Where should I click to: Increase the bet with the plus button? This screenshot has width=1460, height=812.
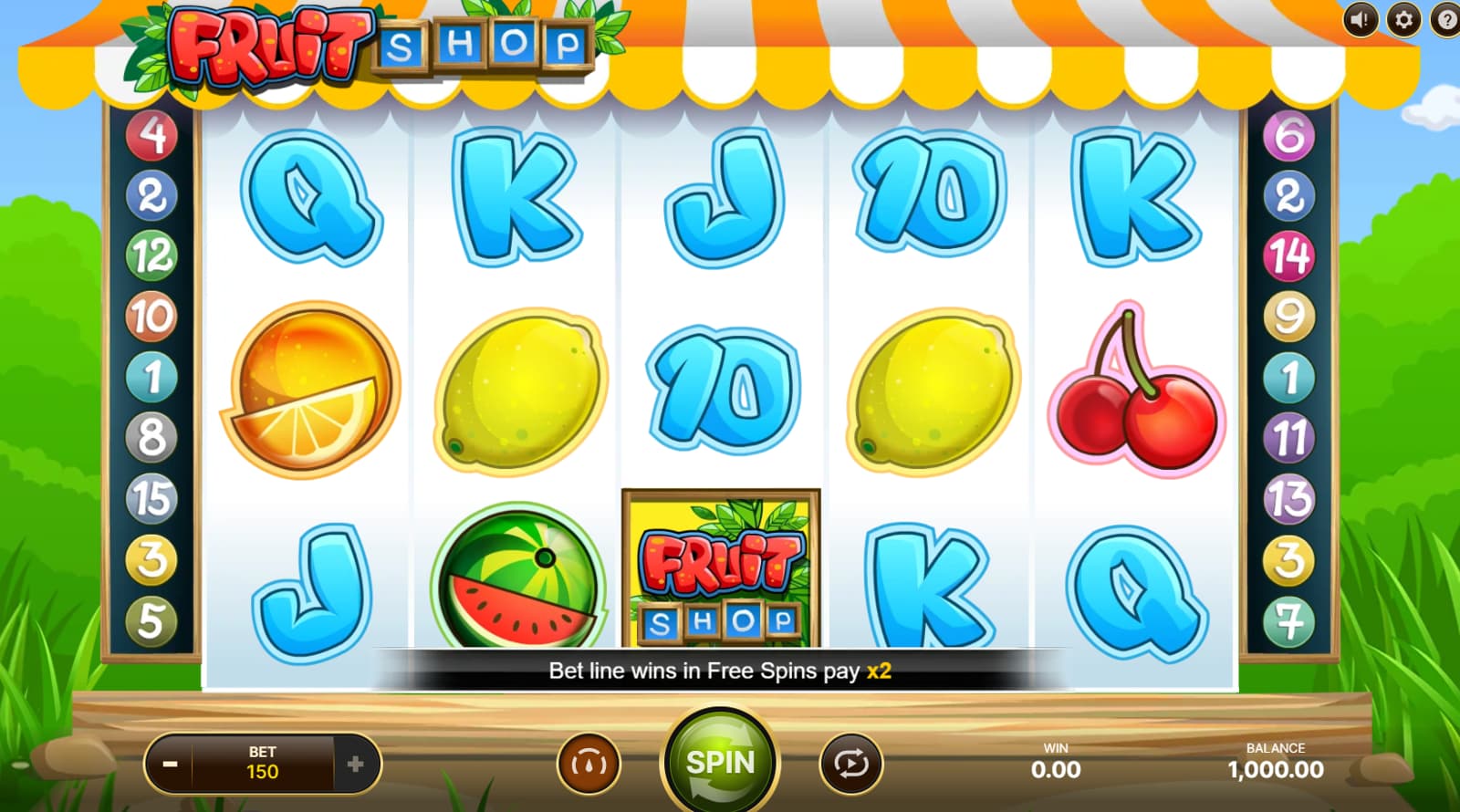(x=356, y=764)
